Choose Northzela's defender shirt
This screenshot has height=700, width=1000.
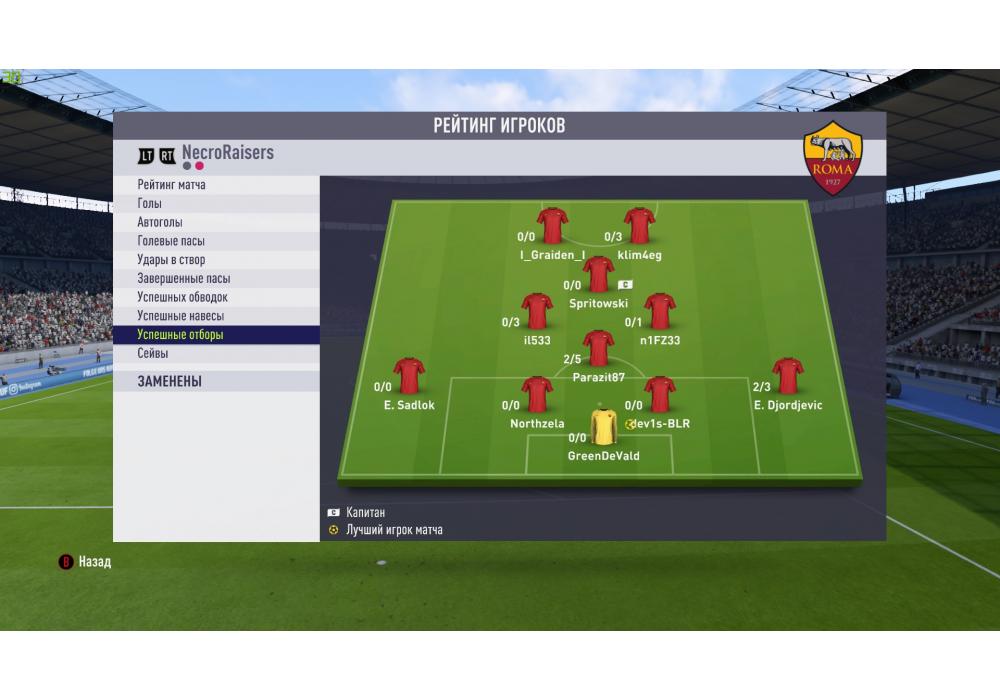[537, 394]
